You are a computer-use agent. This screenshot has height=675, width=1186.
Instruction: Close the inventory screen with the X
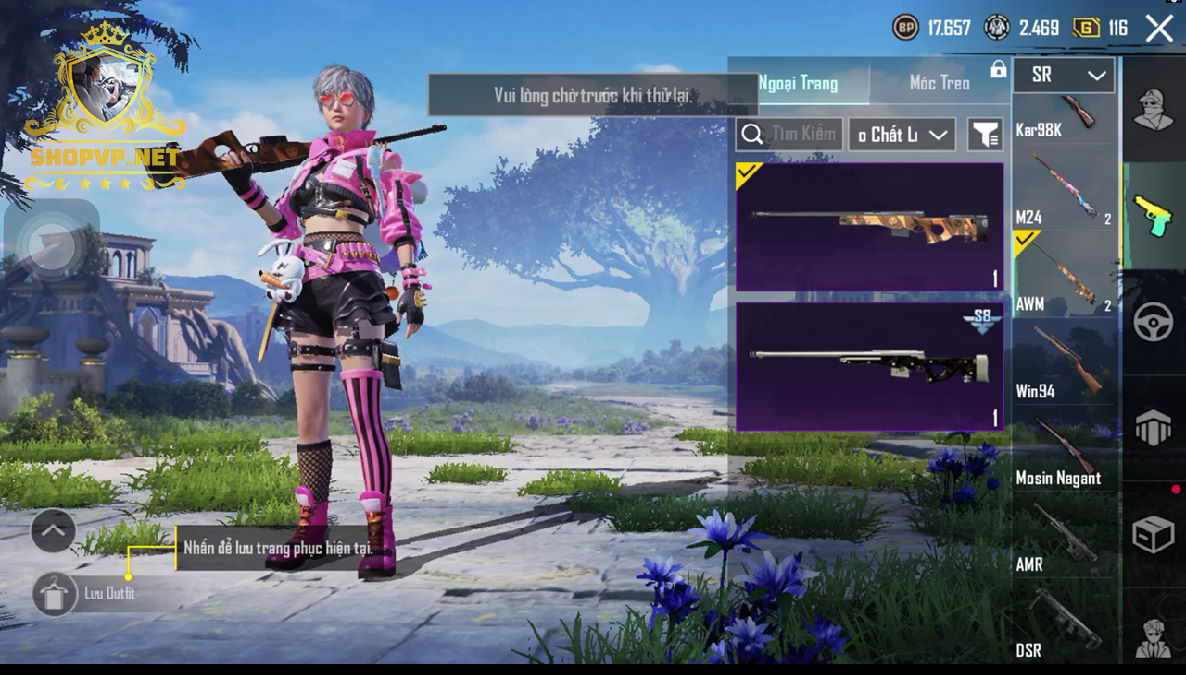(1159, 28)
